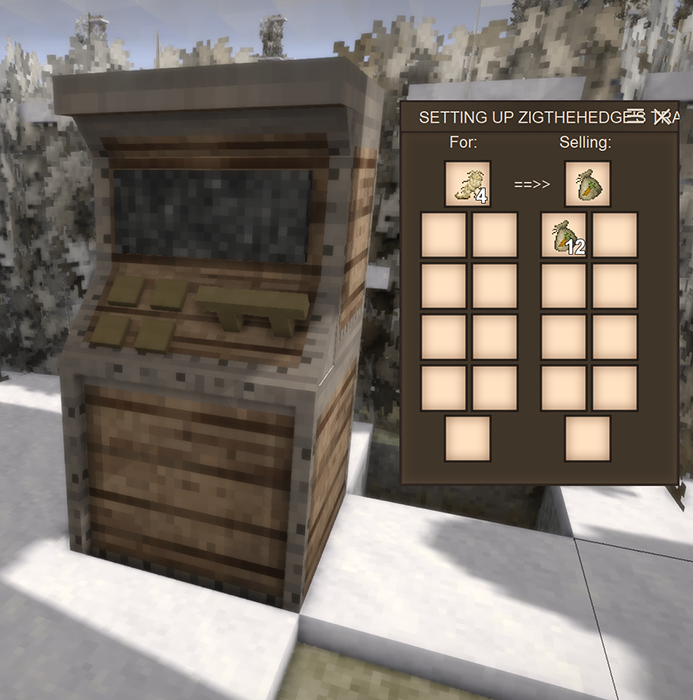Select the 'Selling' carrot seed bag slot
Screen dimensions: 693x700
pos(587,184)
